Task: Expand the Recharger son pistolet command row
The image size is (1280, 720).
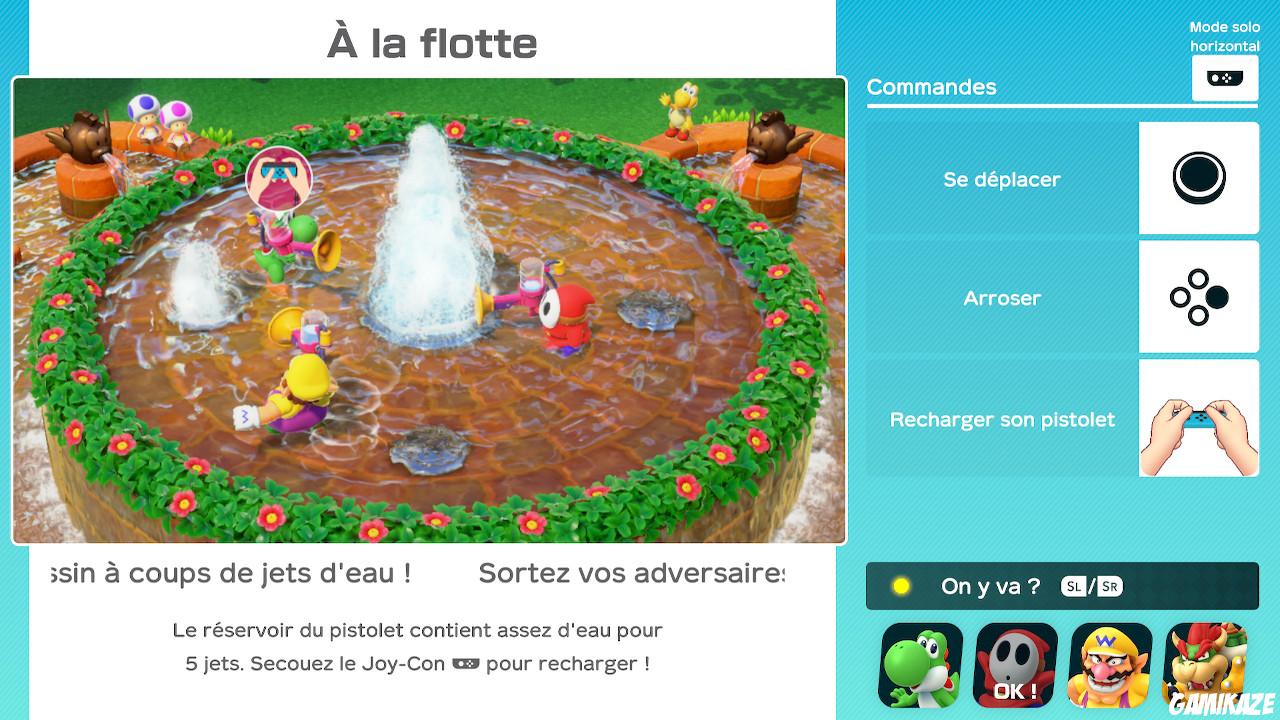Action: (x=1001, y=419)
